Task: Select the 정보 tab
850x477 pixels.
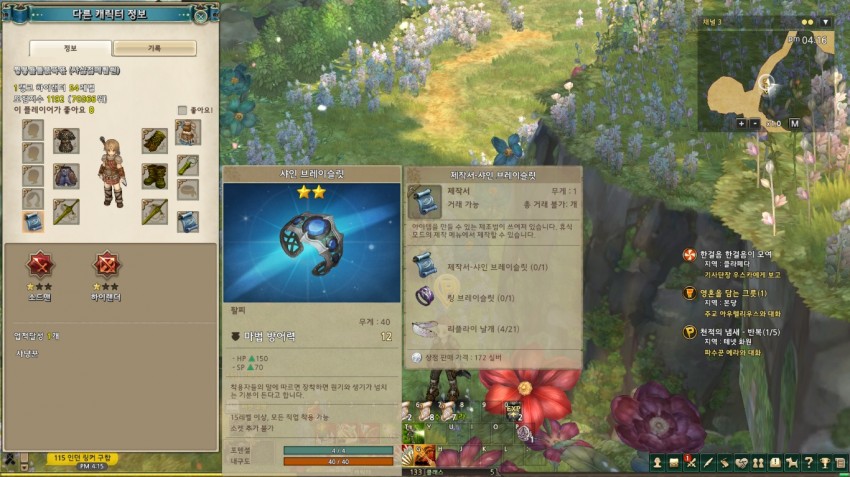Action: (x=70, y=48)
